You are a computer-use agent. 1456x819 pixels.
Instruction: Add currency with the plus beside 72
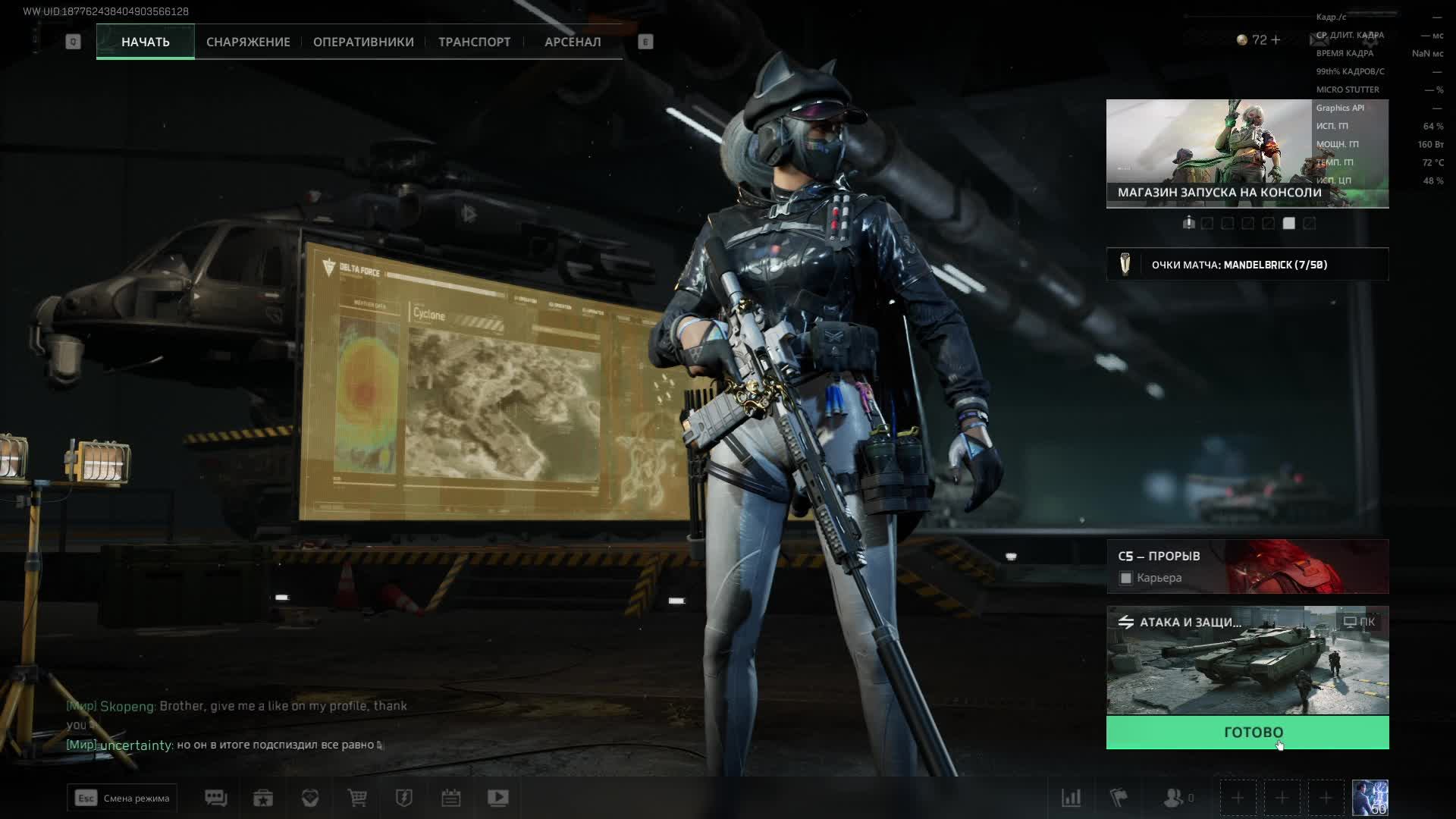[1276, 40]
